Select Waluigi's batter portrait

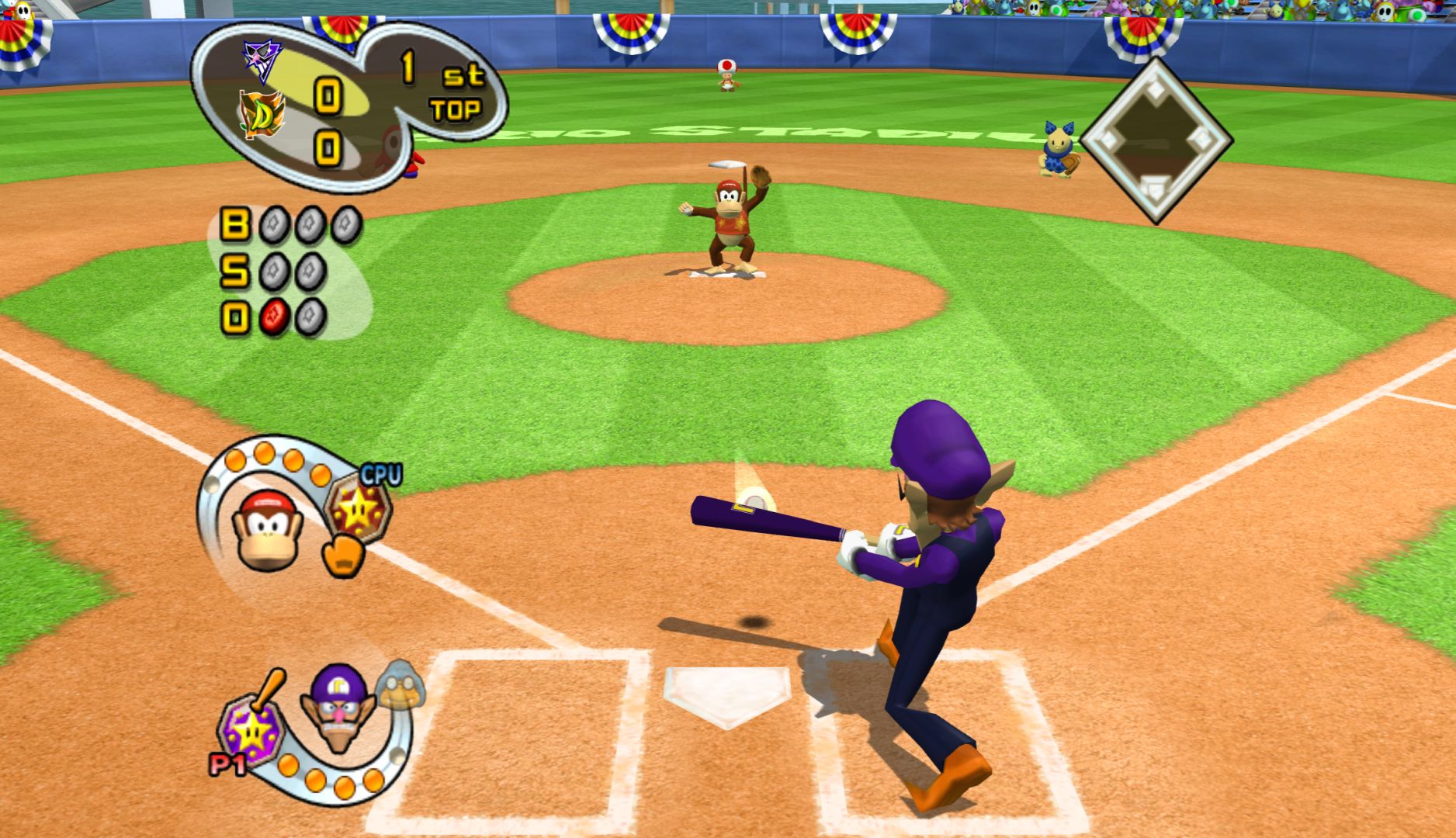339,706
